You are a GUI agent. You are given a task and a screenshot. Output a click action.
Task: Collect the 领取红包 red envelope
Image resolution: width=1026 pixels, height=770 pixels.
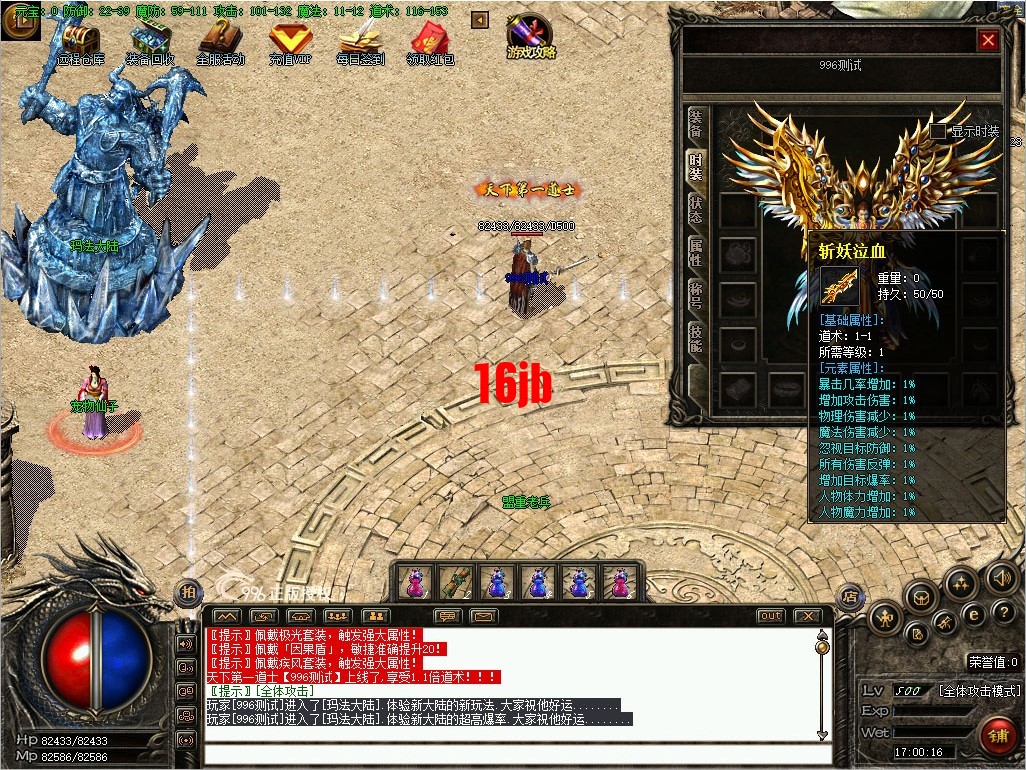click(431, 43)
